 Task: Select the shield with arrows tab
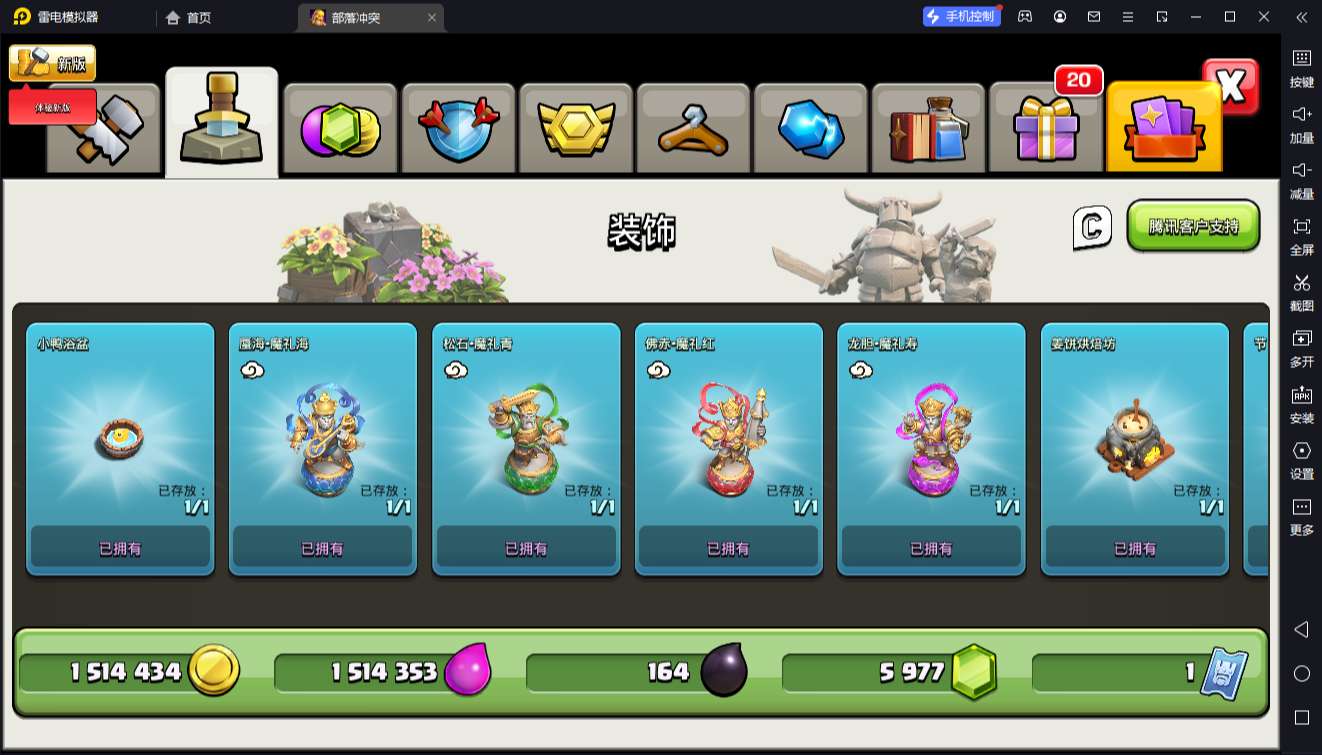point(457,129)
